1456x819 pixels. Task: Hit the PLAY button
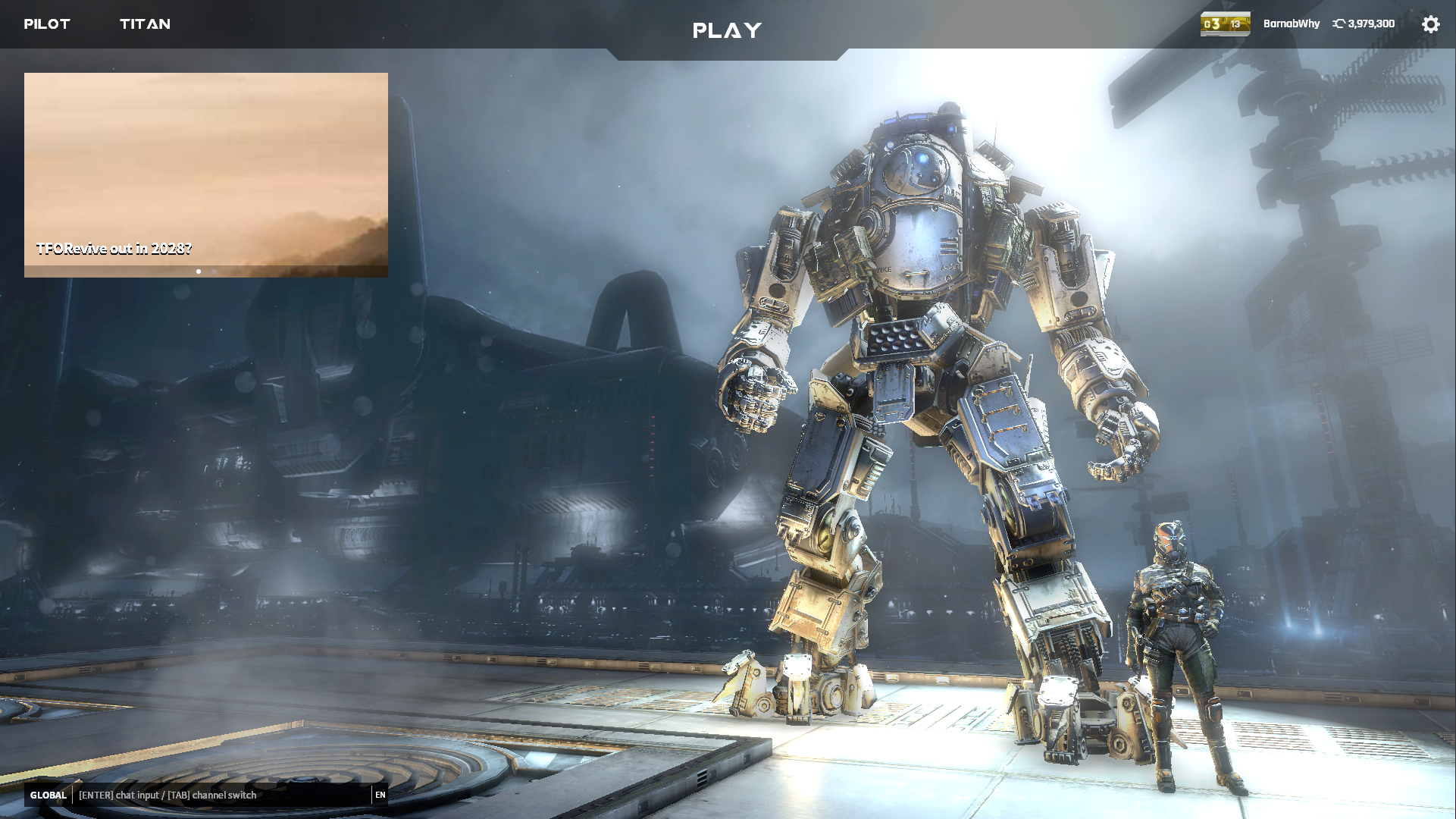pyautogui.click(x=727, y=30)
